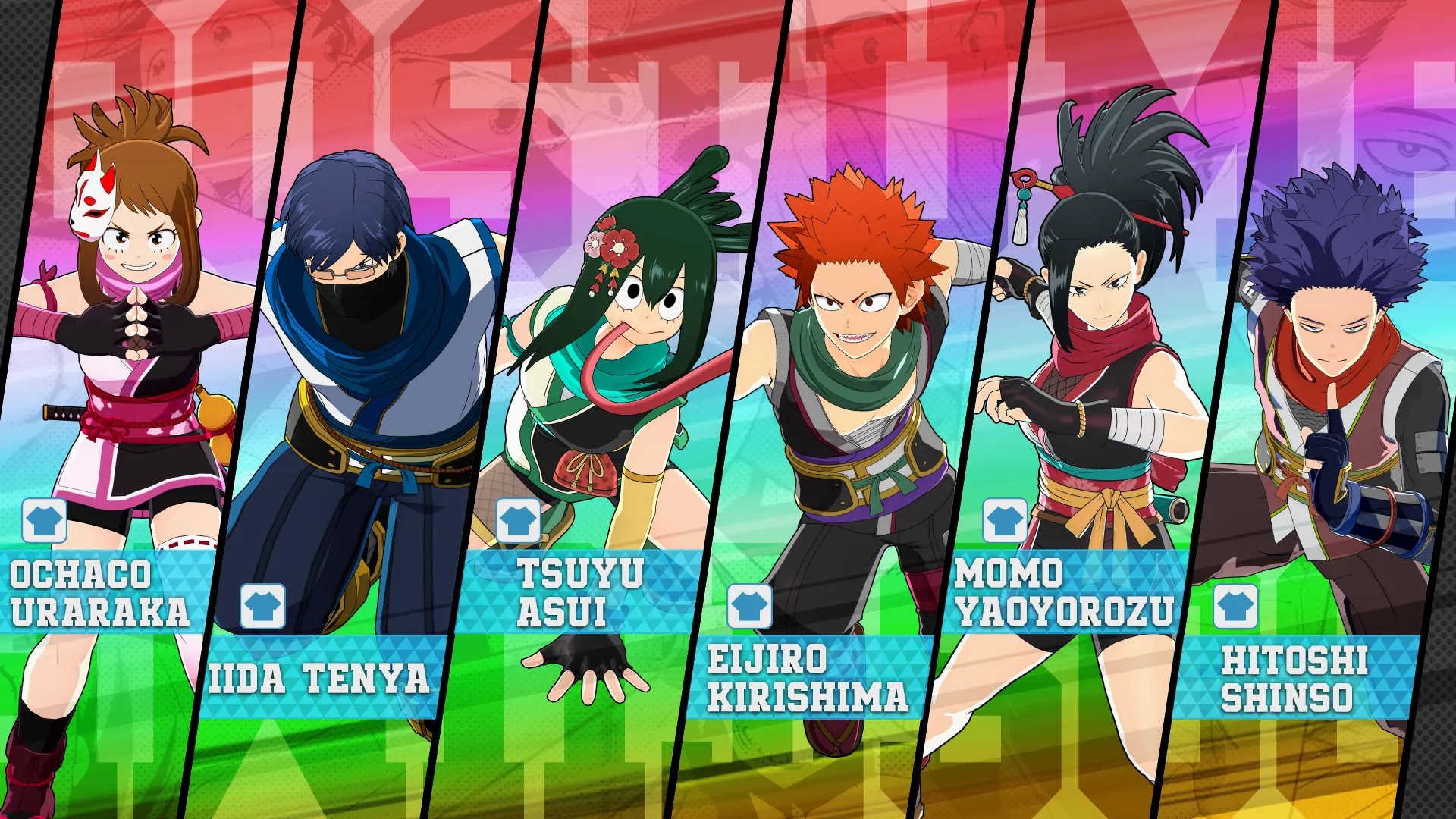Choose the Iida Tenya name banner

320,678
